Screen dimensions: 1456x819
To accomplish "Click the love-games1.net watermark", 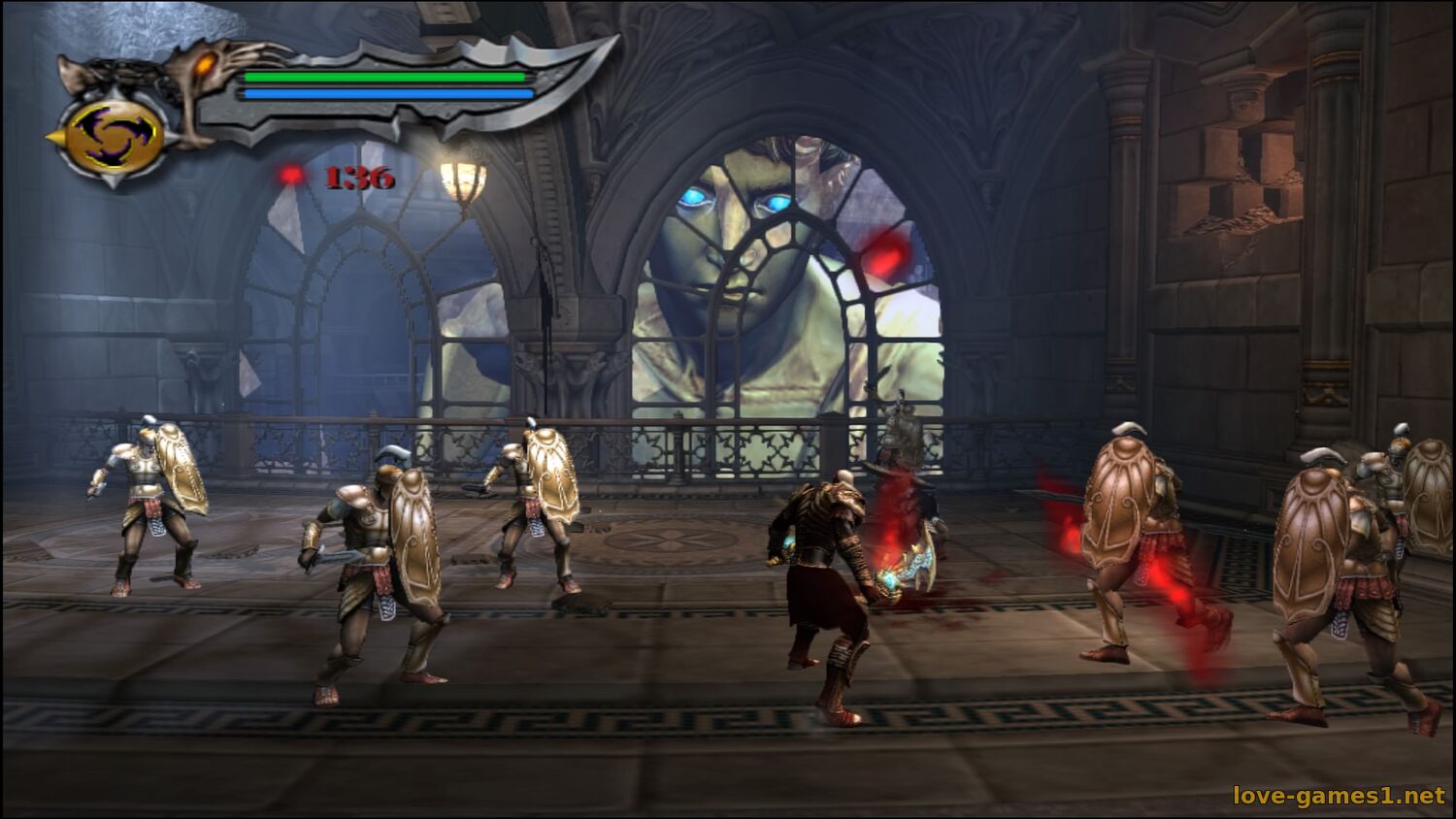I will click(1339, 796).
